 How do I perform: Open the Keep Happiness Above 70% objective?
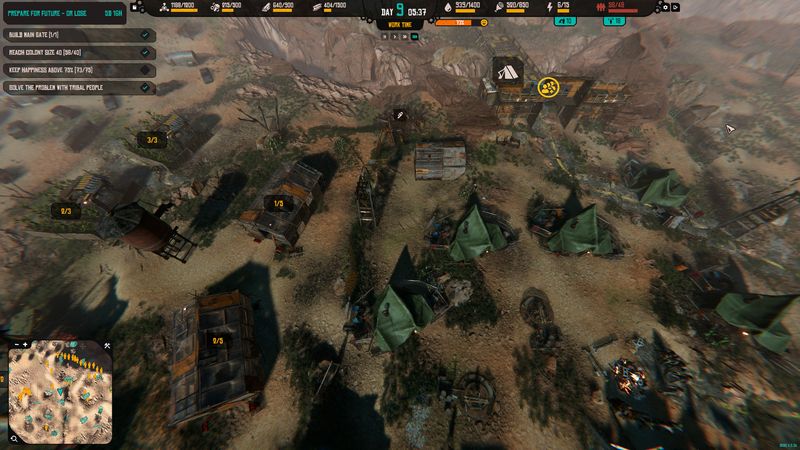click(70, 70)
